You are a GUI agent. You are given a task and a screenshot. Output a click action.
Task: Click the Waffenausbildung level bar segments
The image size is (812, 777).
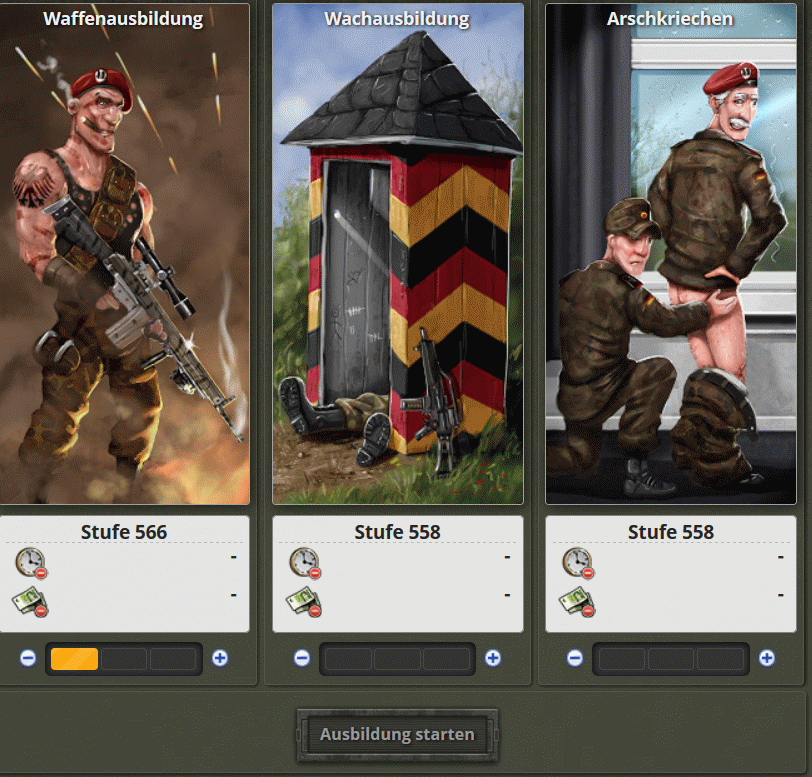pos(124,659)
